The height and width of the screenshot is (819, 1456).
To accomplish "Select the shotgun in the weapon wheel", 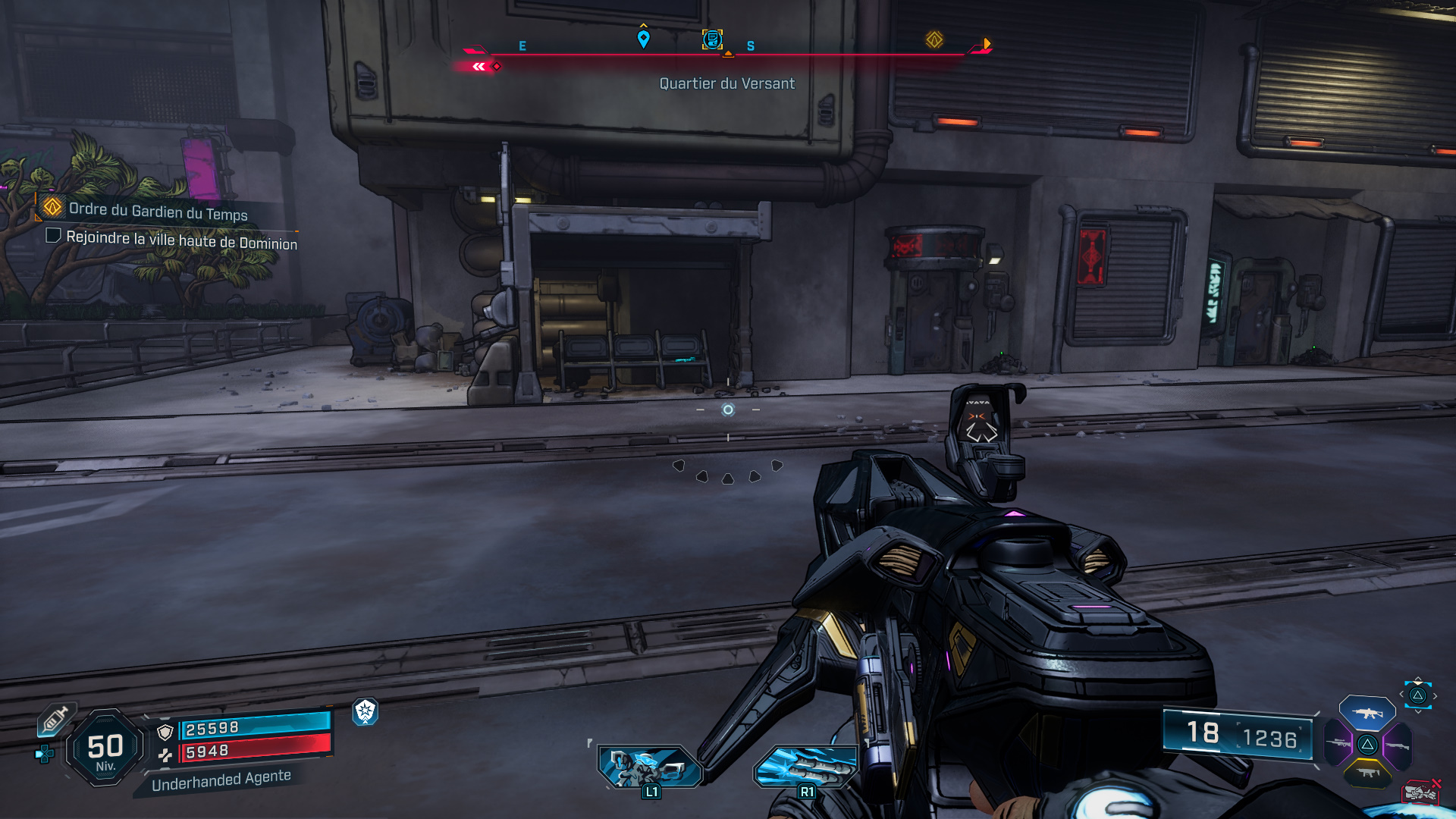I will coord(1398,745).
